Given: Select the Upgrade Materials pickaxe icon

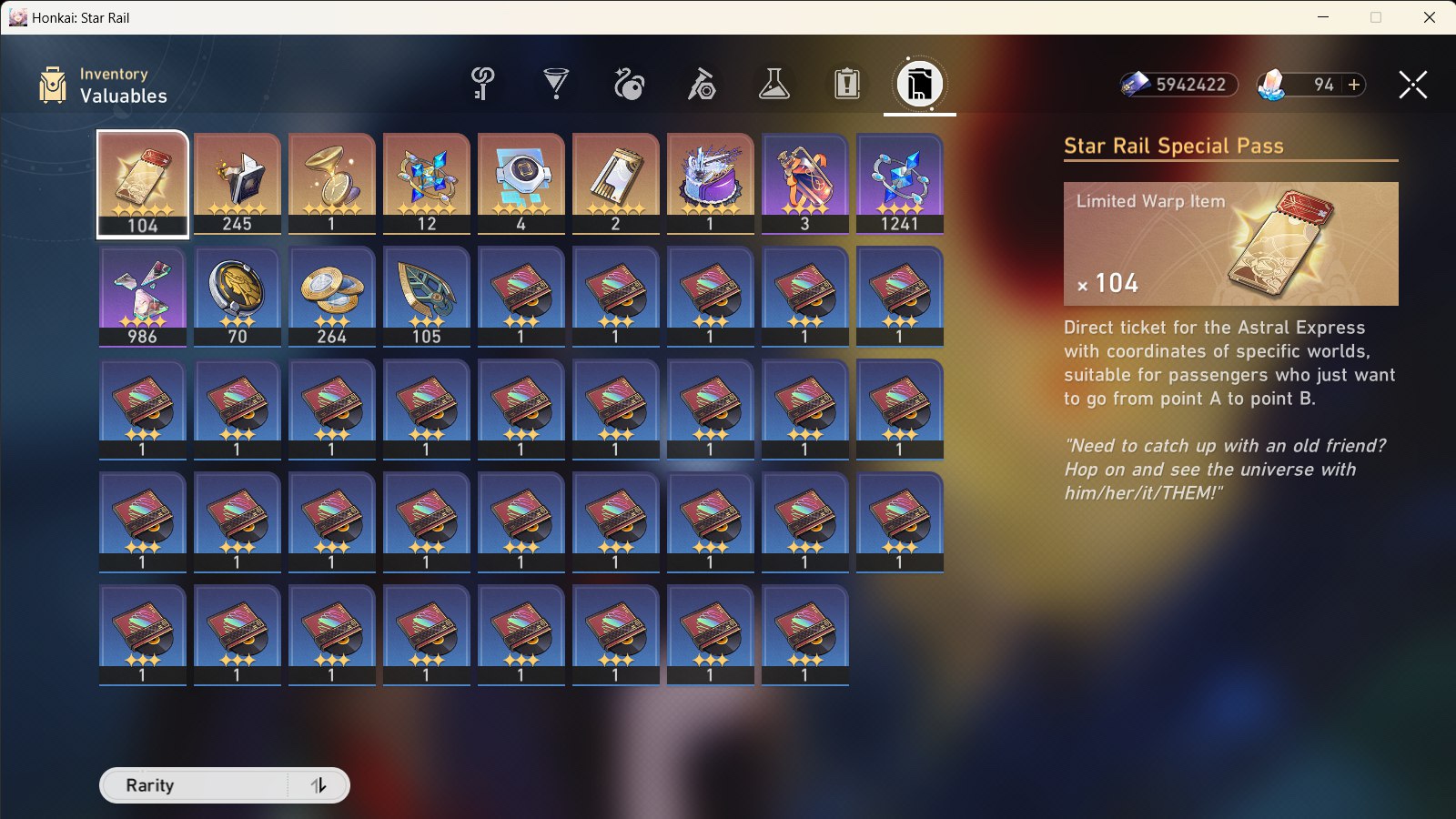Looking at the screenshot, I should point(699,84).
